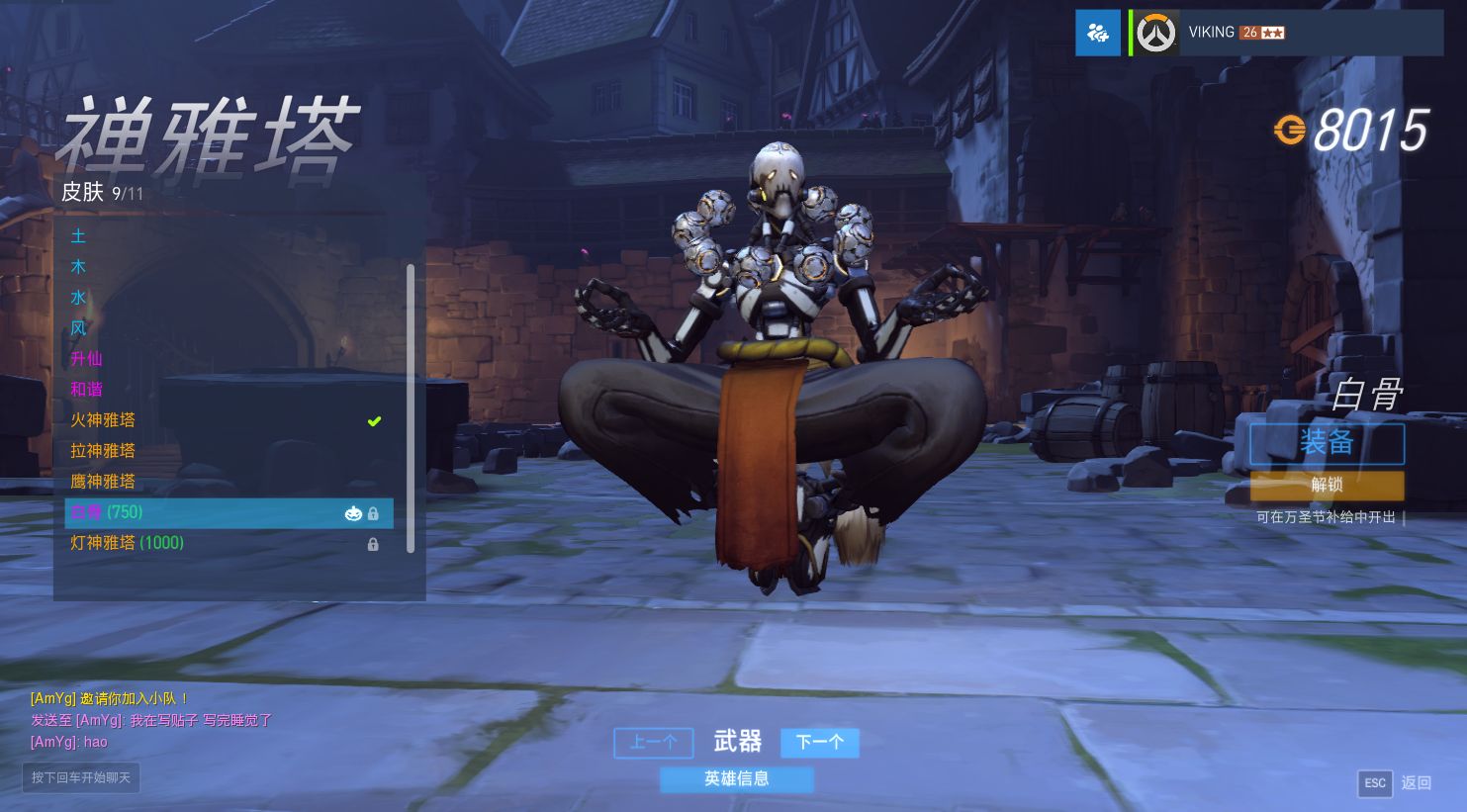Unlock the skin with the 解锁 button
Viewport: 1467px width, 812px height.
[1327, 485]
